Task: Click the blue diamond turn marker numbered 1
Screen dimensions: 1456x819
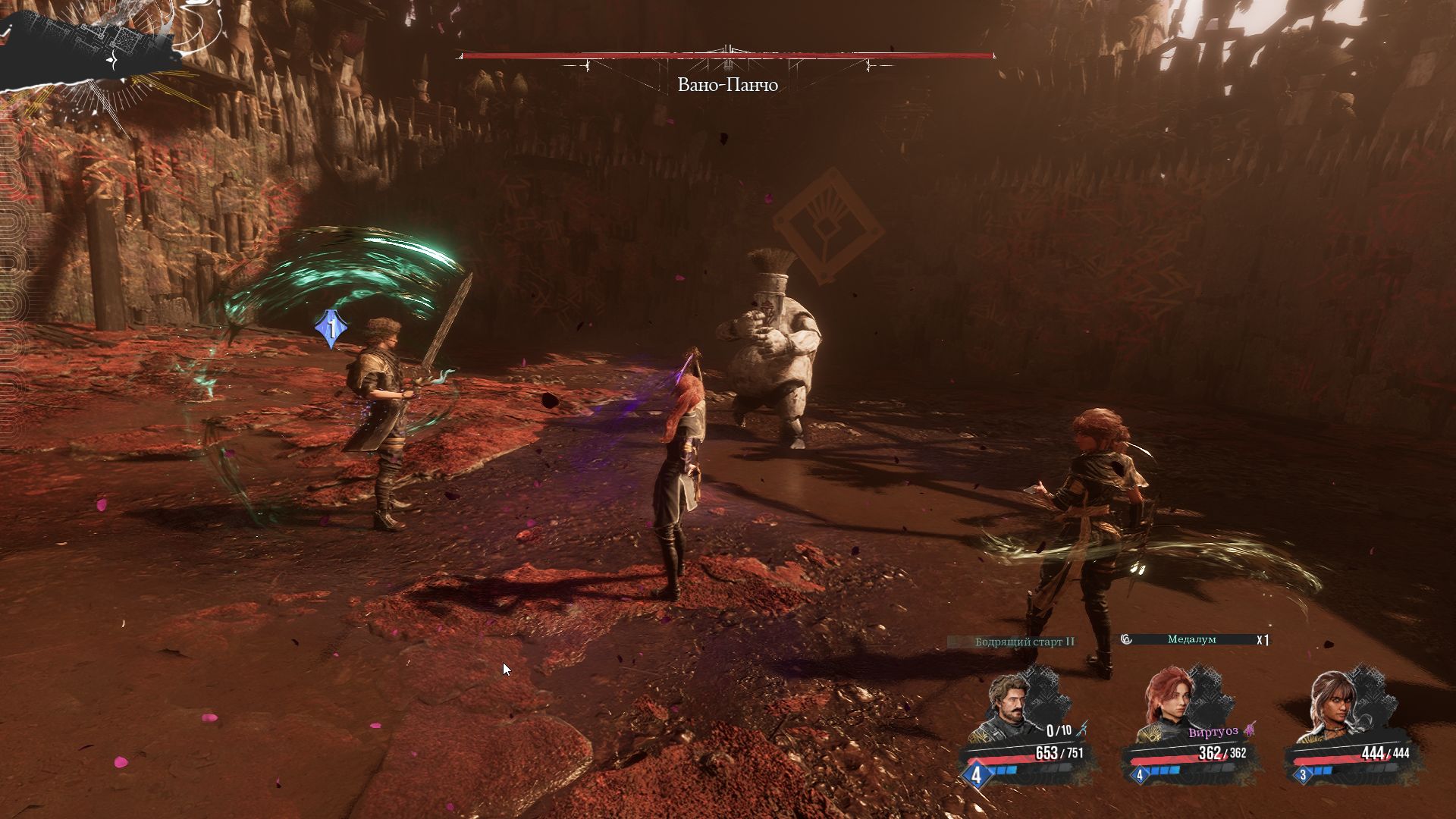Action: [x=331, y=329]
